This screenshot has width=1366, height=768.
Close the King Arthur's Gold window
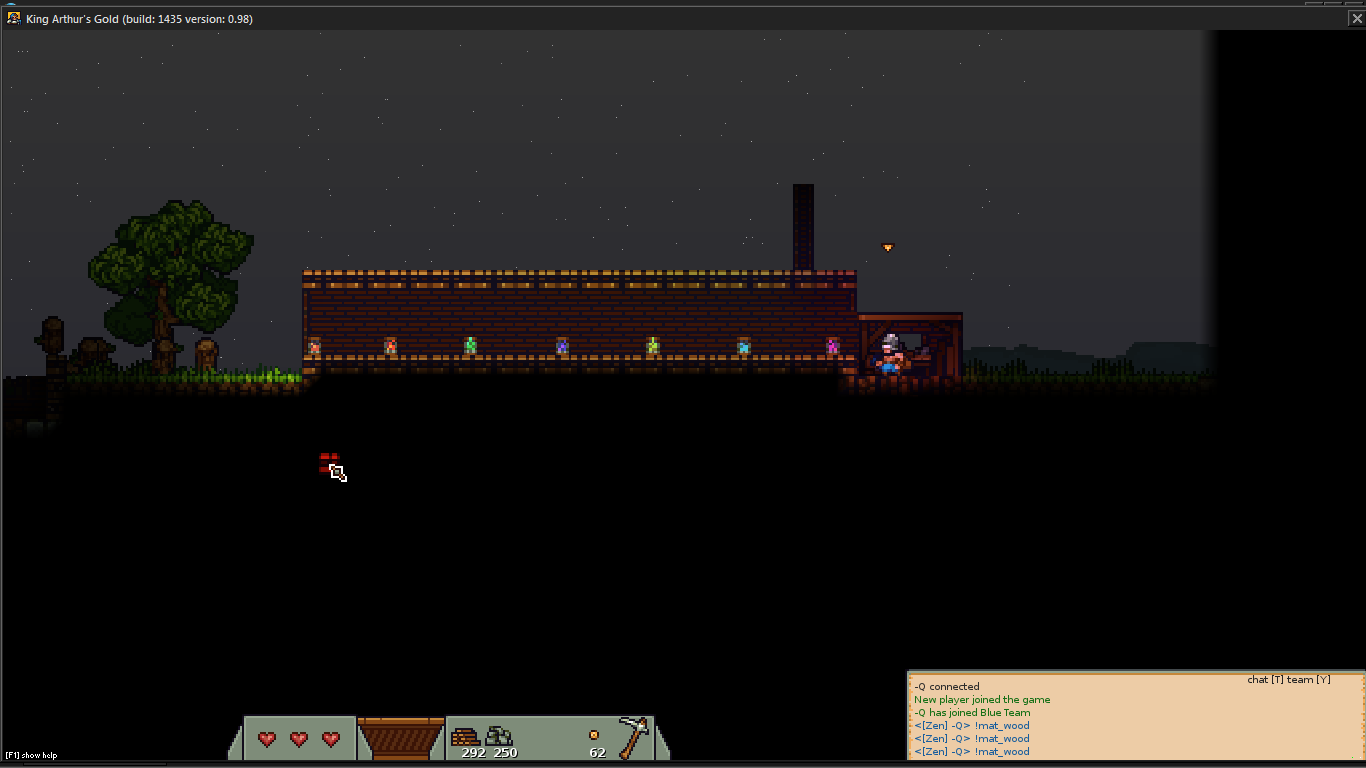coord(1356,18)
